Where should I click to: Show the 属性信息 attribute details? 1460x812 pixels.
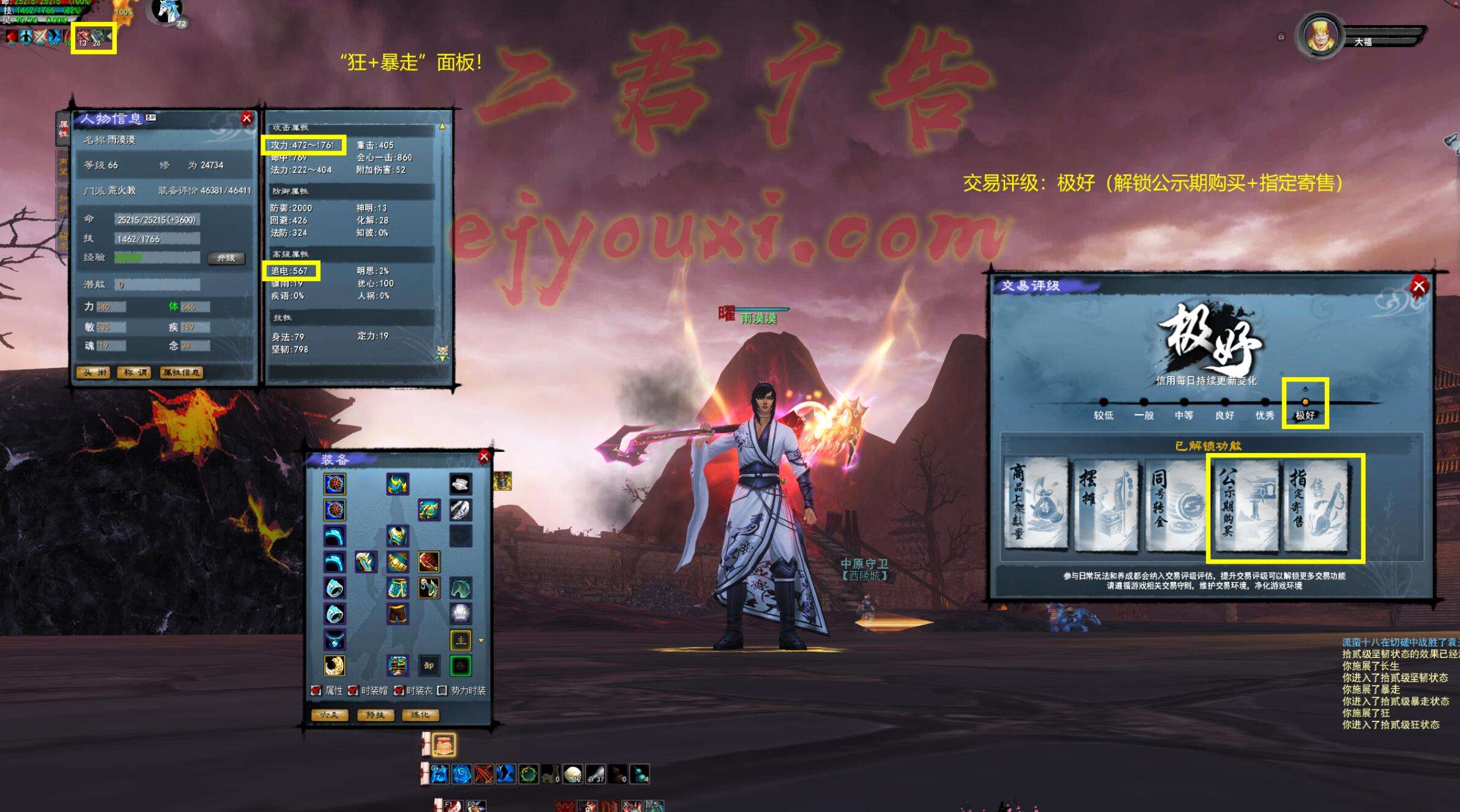point(181,372)
